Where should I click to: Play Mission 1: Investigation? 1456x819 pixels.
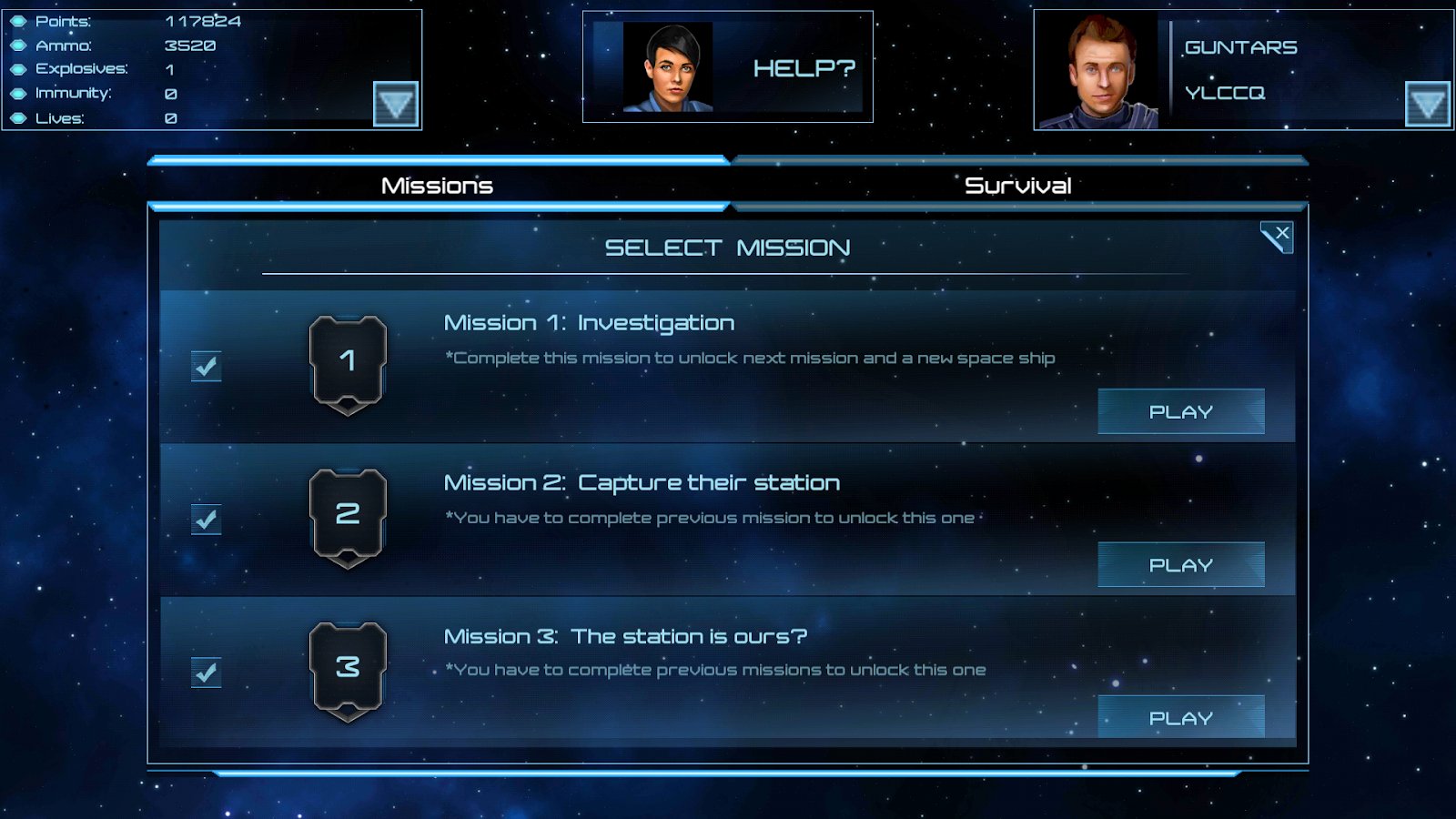(x=1180, y=411)
